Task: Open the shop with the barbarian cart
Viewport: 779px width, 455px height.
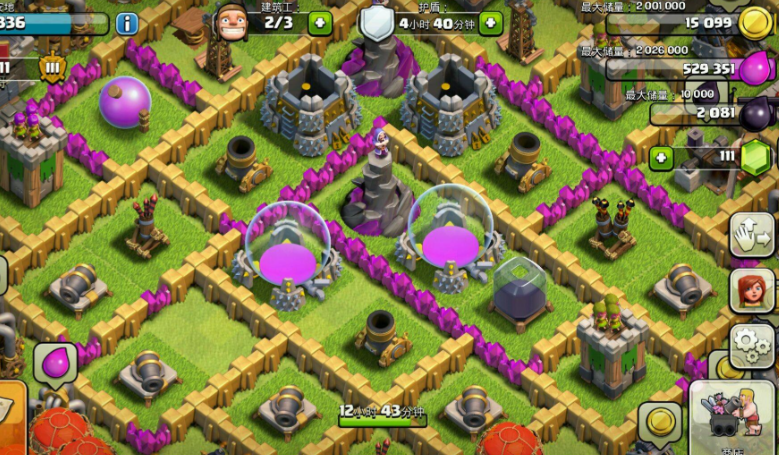Action: click(735, 415)
